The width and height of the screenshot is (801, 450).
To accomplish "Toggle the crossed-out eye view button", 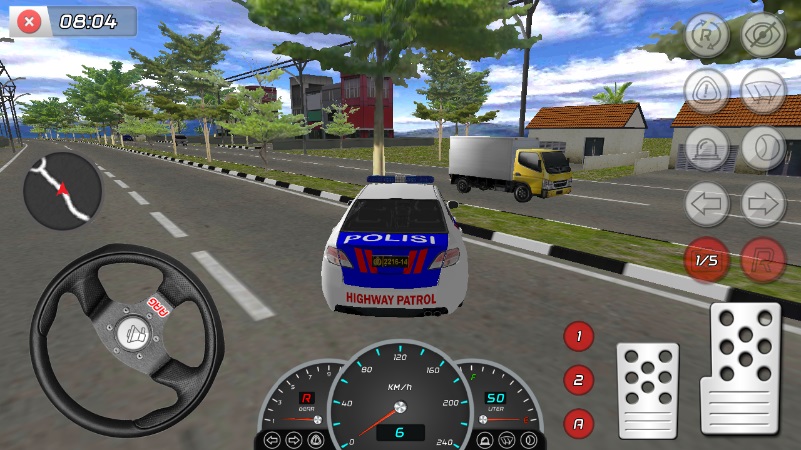I will 763,35.
